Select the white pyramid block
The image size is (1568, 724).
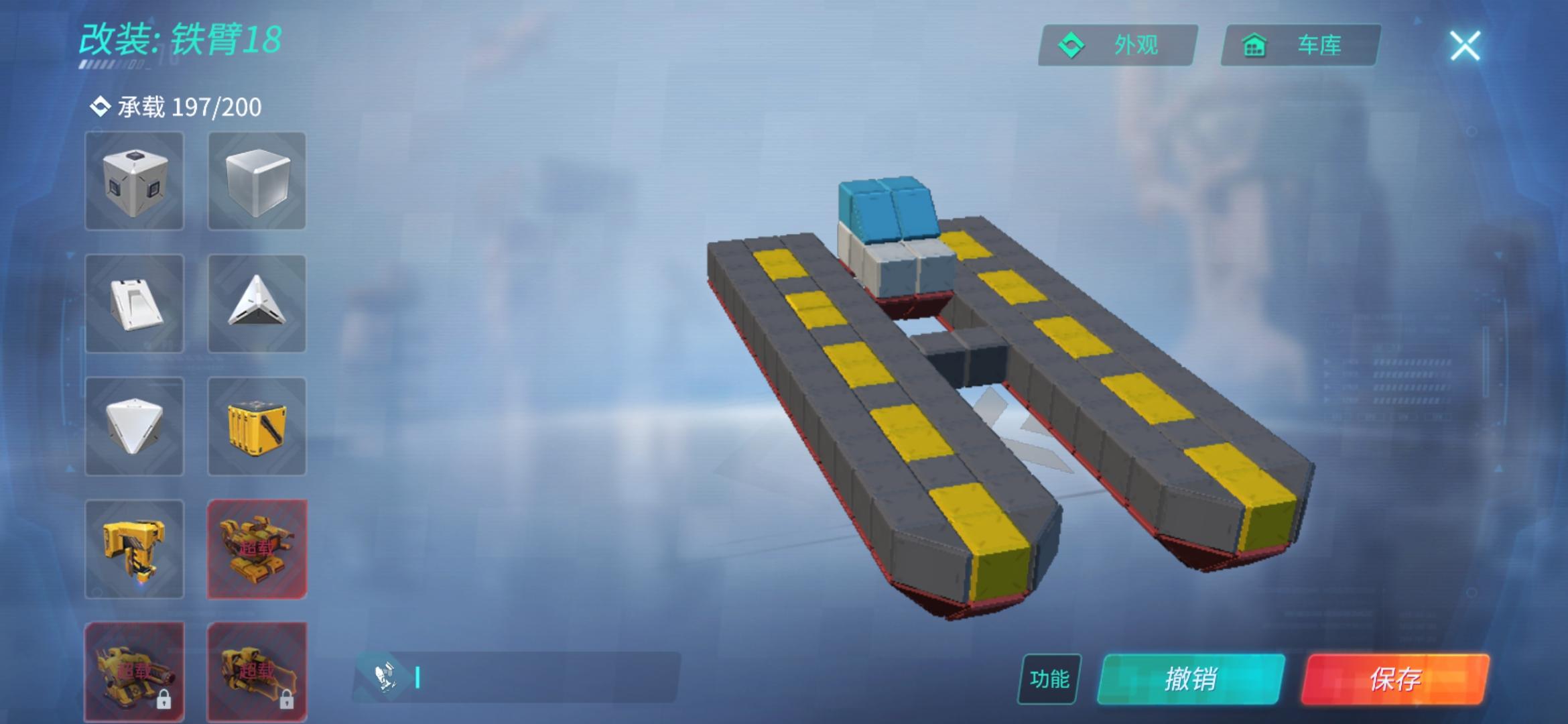coord(133,427)
